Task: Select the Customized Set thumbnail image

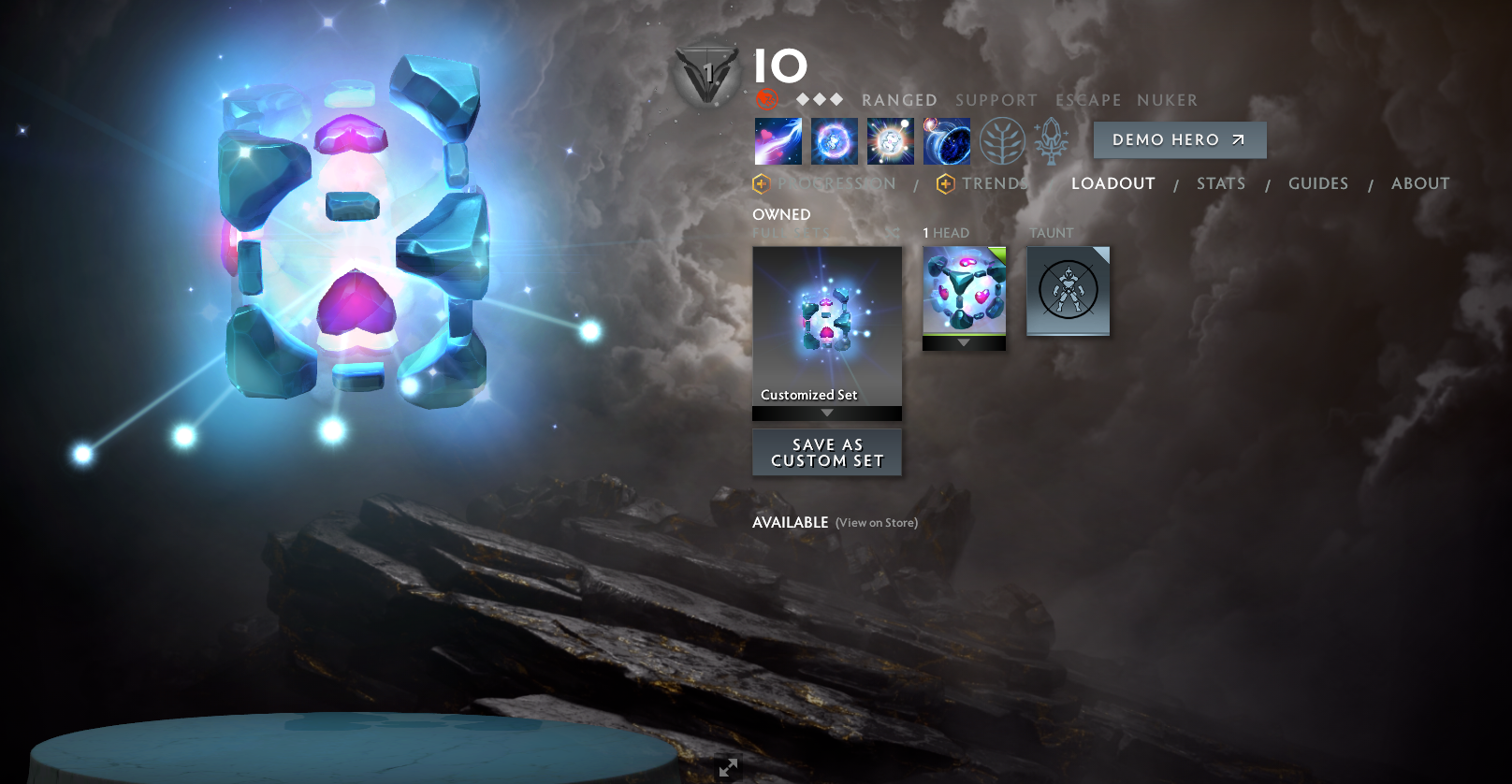Action: [826, 318]
